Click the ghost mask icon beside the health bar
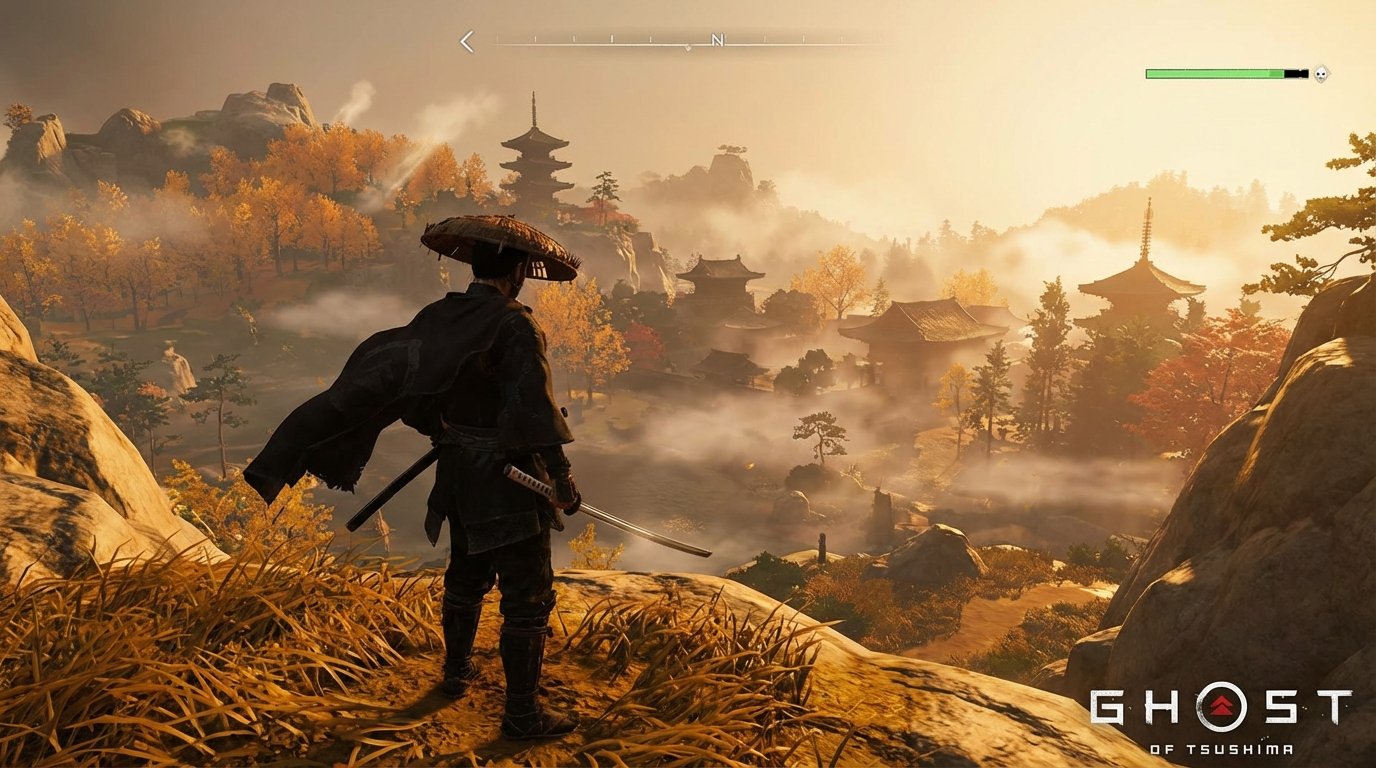Image resolution: width=1376 pixels, height=768 pixels. (x=1321, y=73)
